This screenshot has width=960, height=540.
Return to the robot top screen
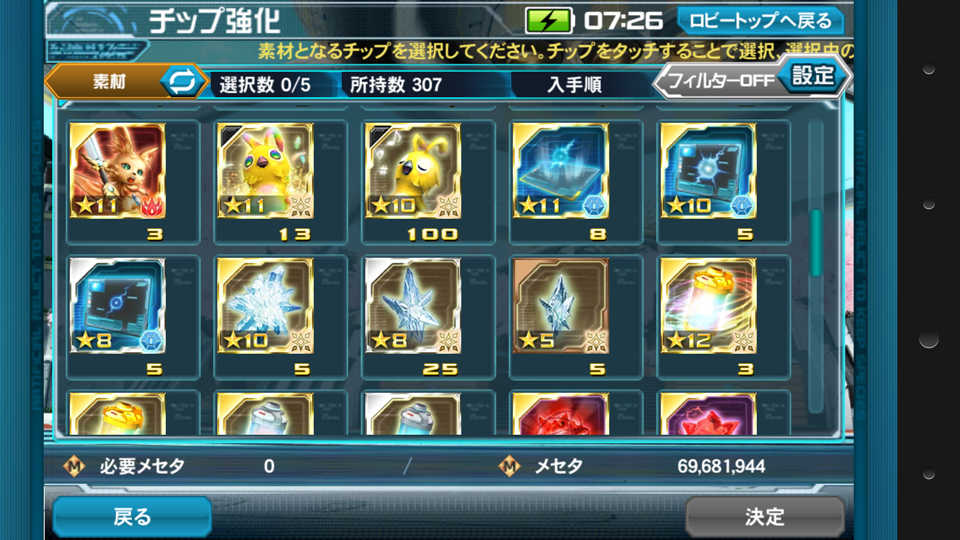760,20
